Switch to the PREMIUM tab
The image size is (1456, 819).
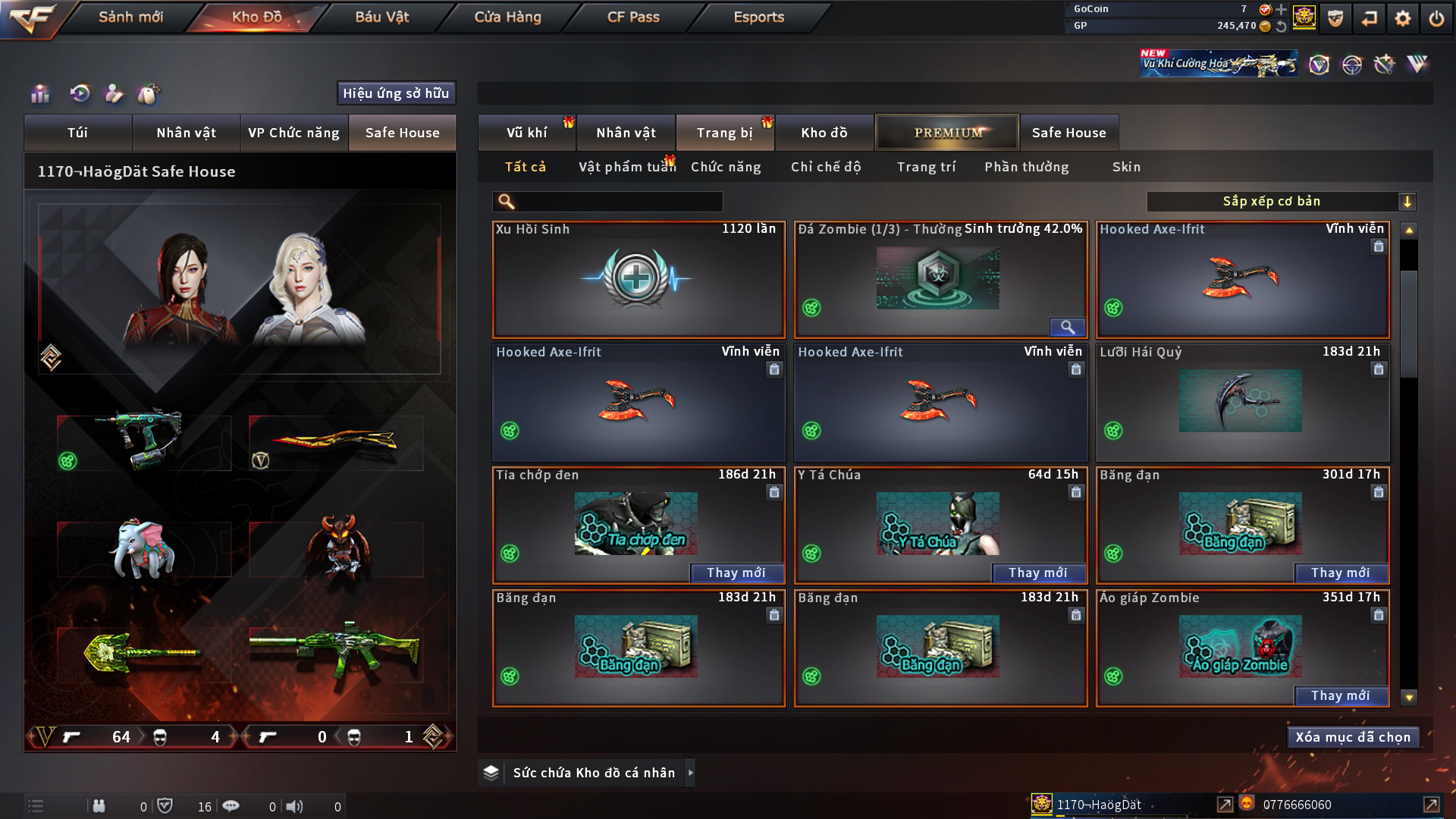947,133
